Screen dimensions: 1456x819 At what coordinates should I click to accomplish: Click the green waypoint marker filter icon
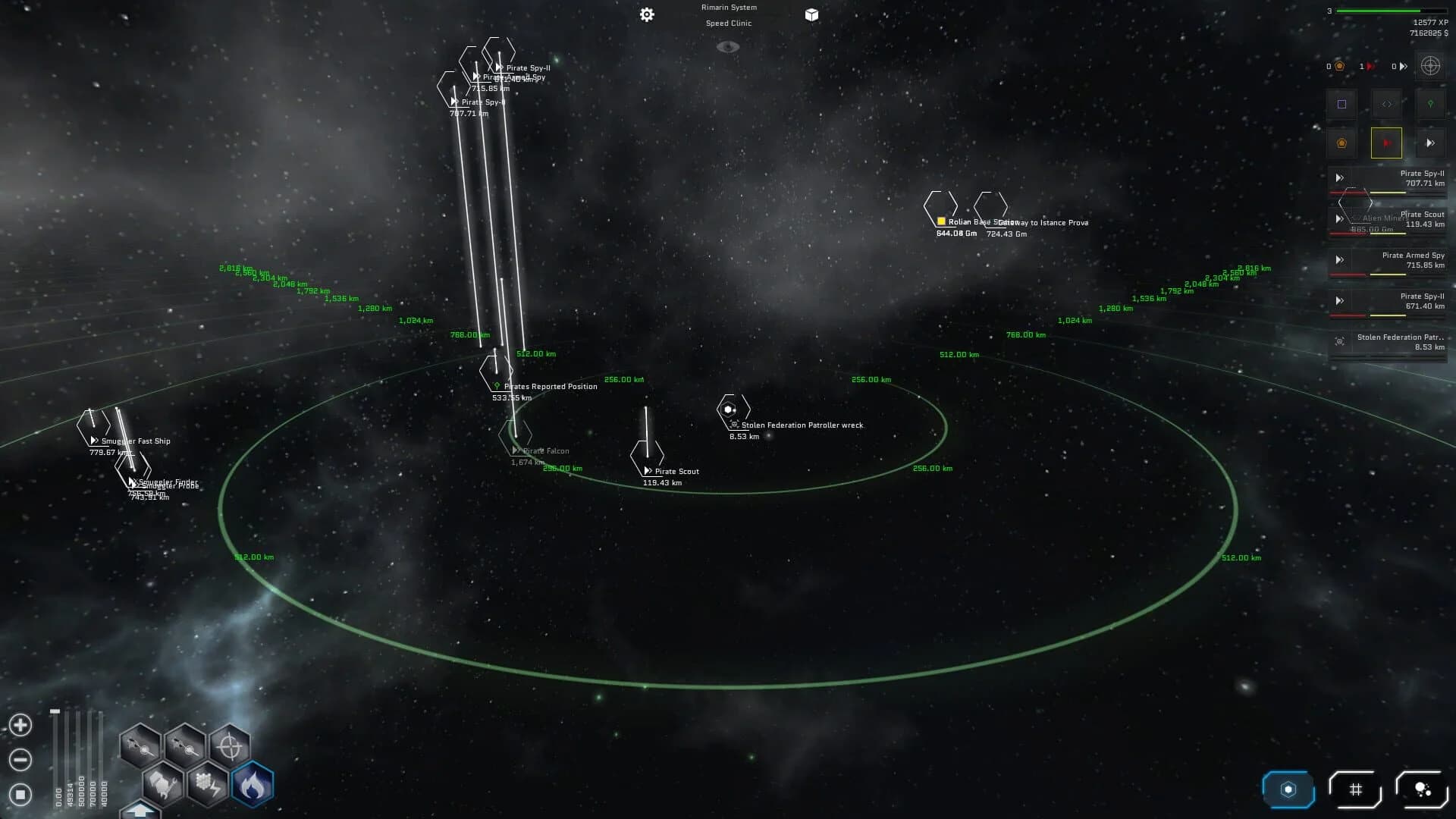(x=1430, y=104)
